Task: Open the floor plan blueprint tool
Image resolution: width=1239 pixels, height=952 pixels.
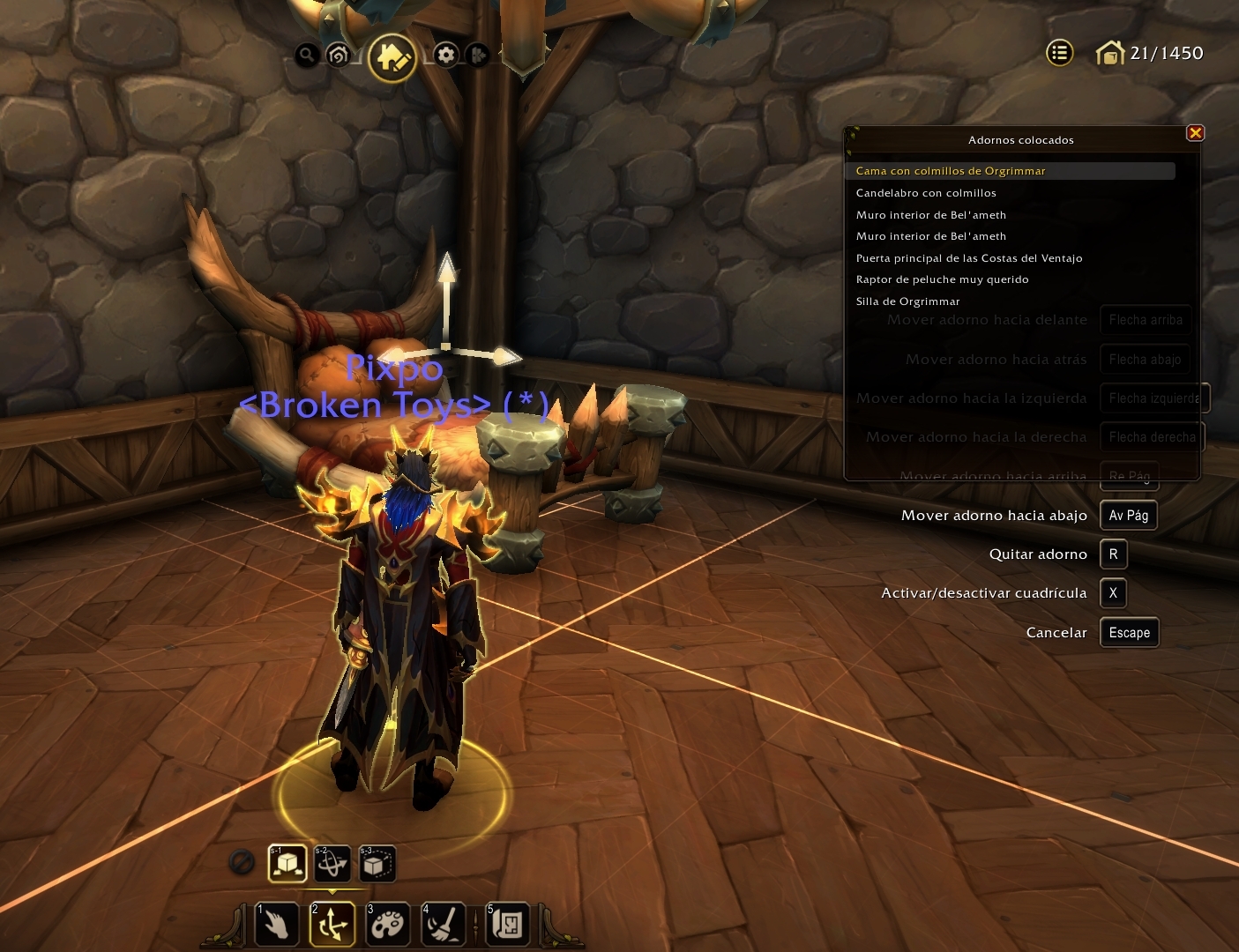Action: coord(507,925)
